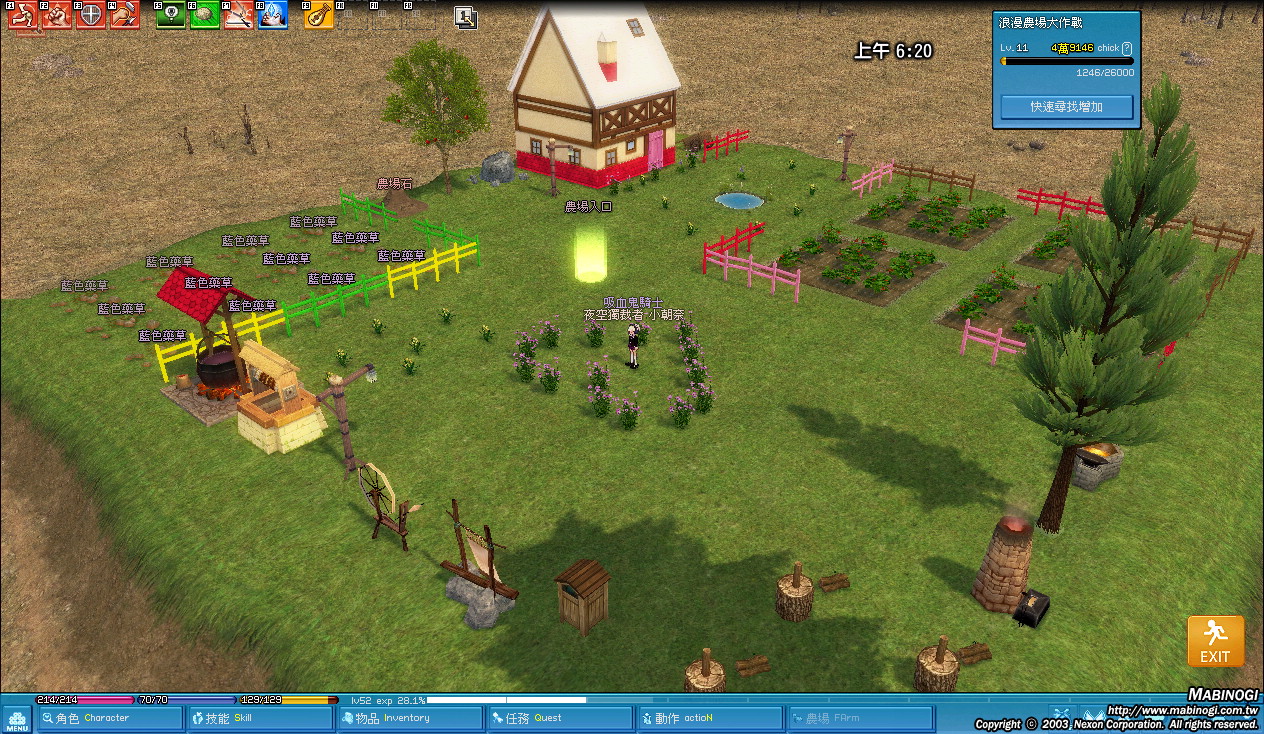1264x734 pixels.
Task: Open the Action menu
Action: click(710, 718)
